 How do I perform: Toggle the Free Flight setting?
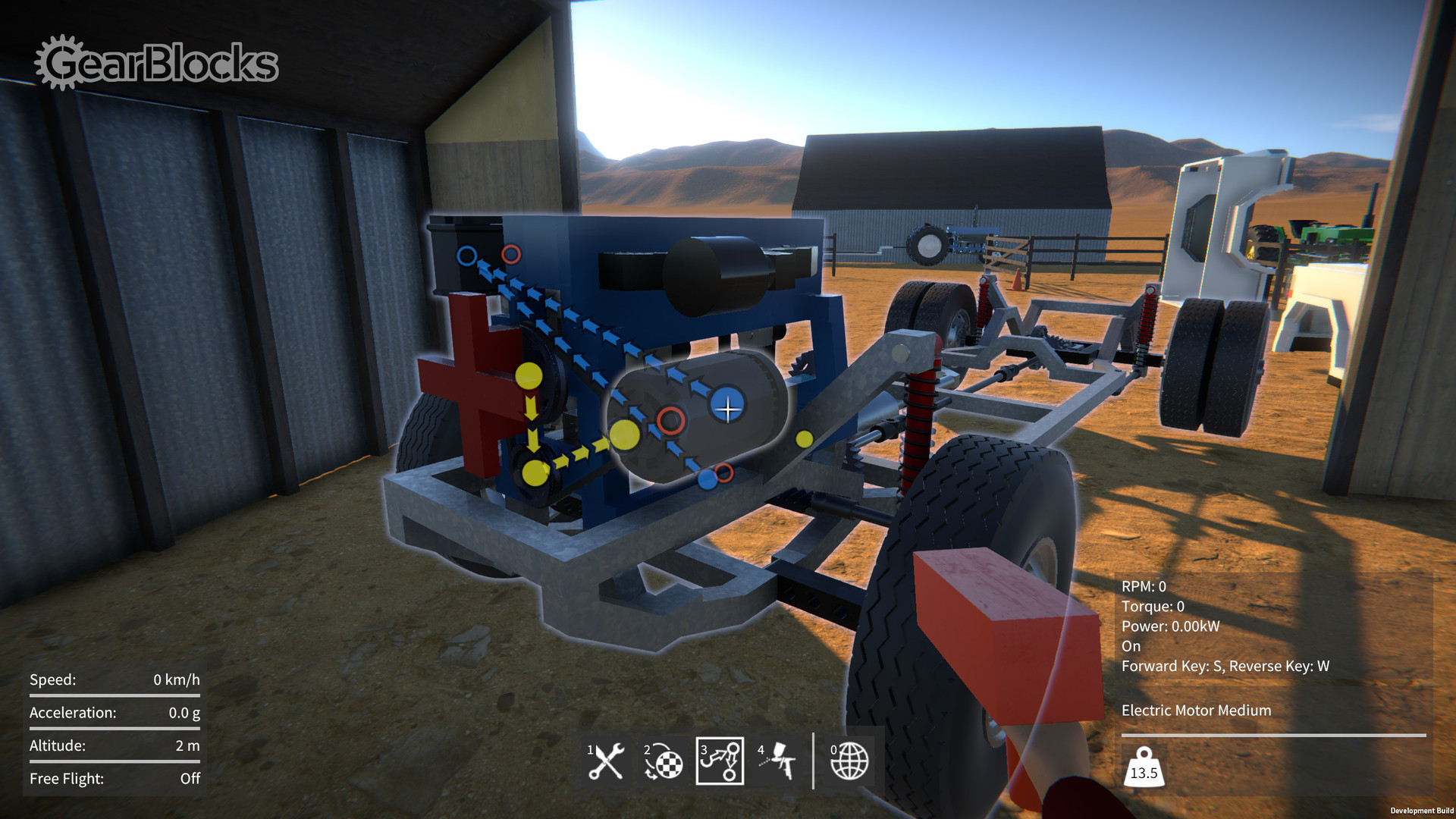click(114, 778)
